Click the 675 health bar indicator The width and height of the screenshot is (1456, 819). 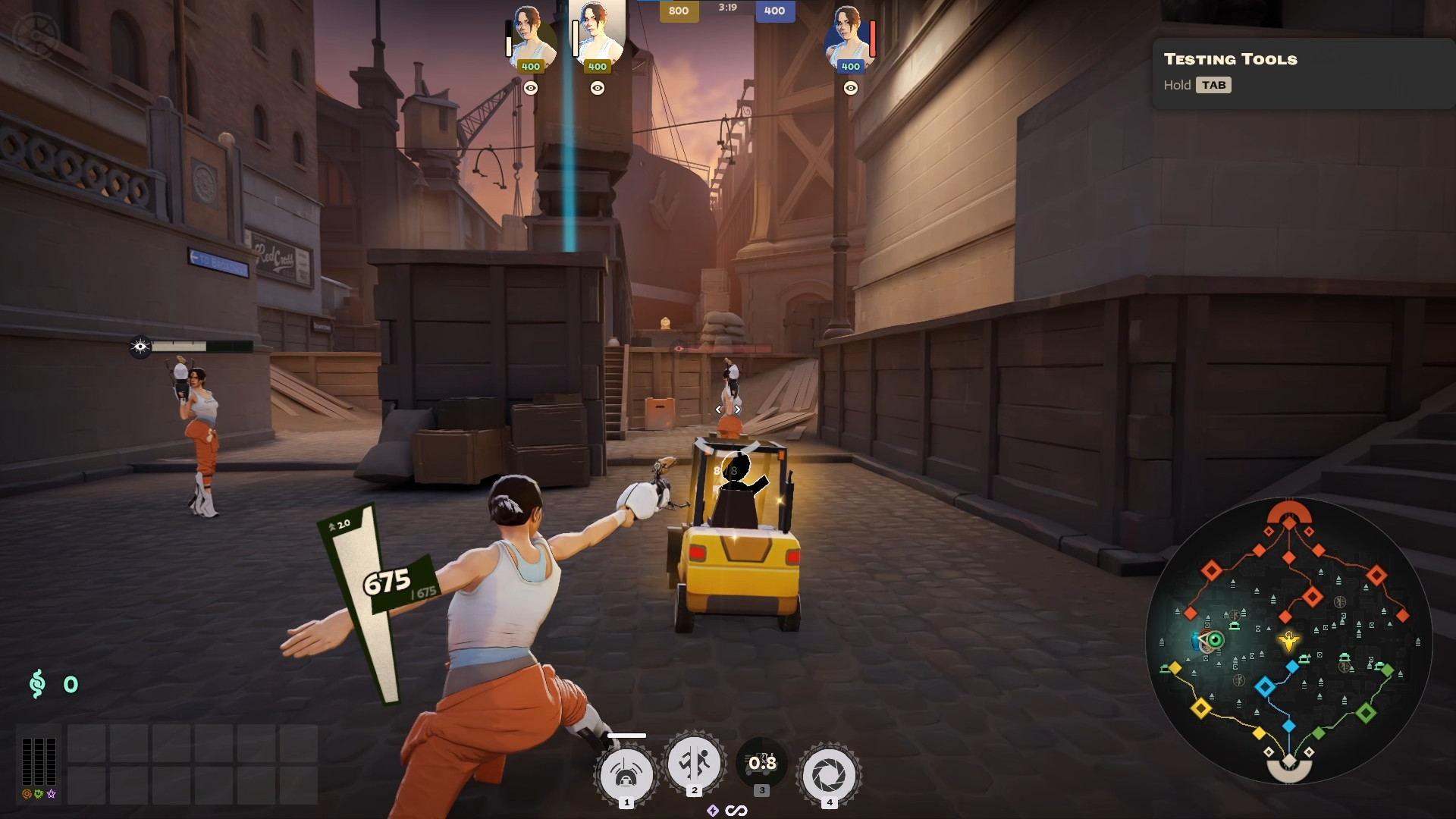[x=387, y=582]
